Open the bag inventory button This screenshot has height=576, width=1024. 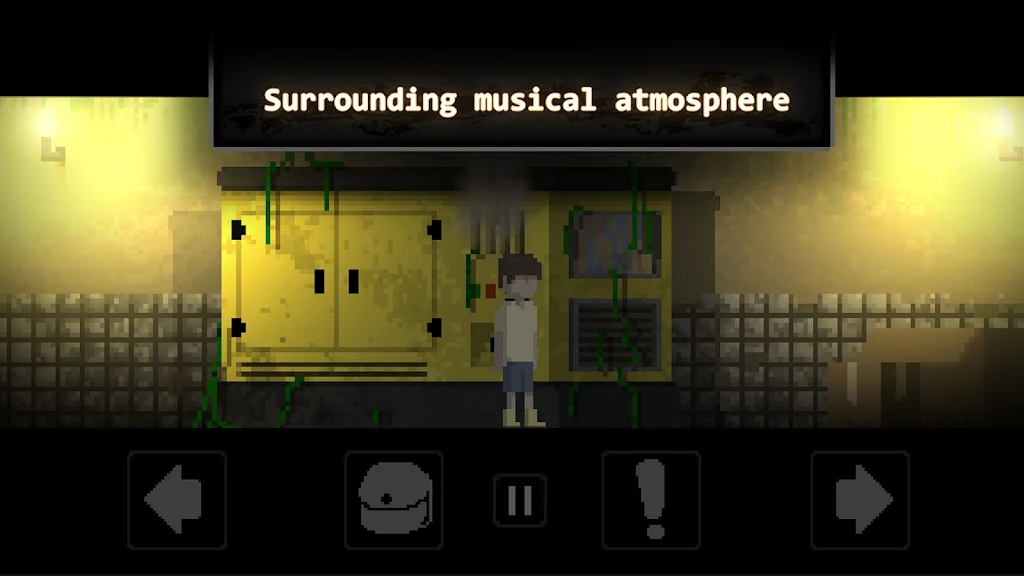(x=394, y=499)
